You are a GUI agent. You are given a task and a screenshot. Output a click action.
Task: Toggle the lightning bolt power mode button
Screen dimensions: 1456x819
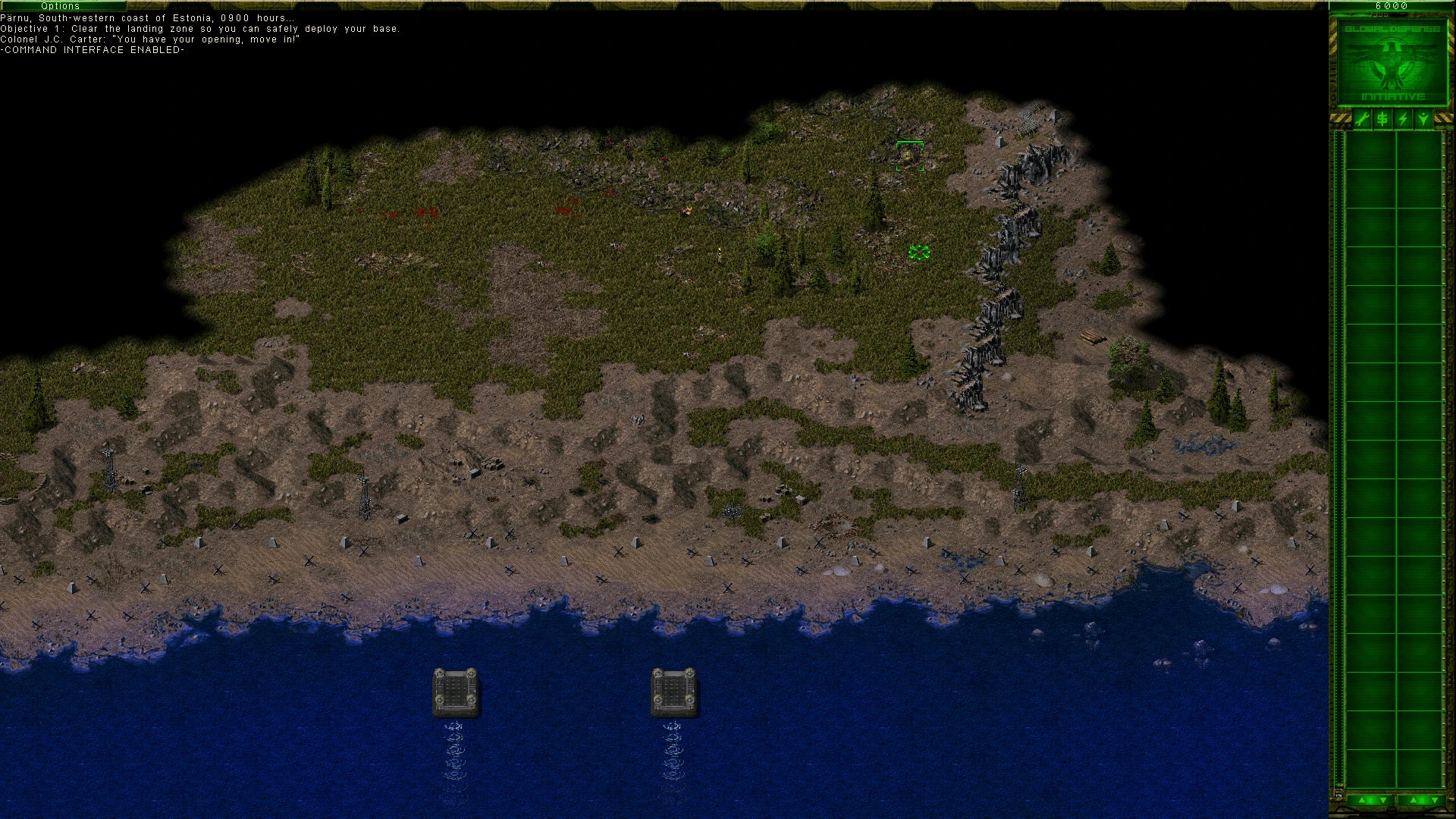pos(1403,119)
